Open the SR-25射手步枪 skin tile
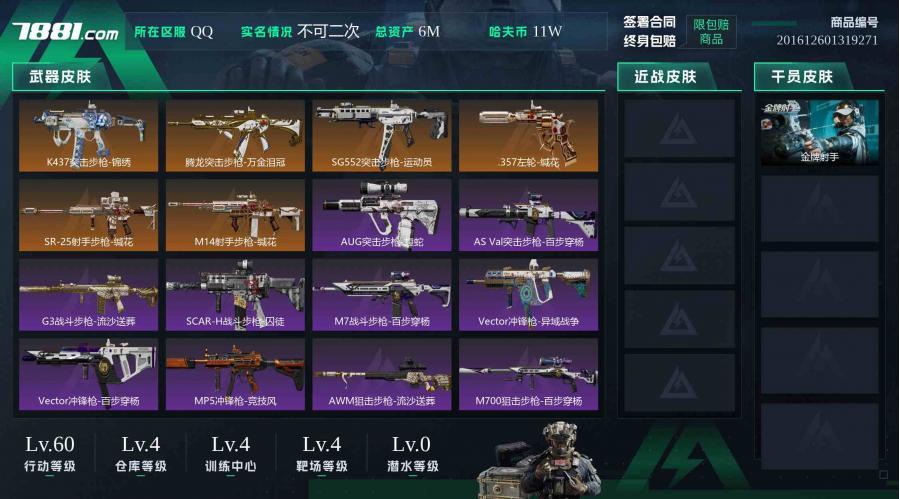Viewport: 900px width, 499px height. click(x=88, y=215)
